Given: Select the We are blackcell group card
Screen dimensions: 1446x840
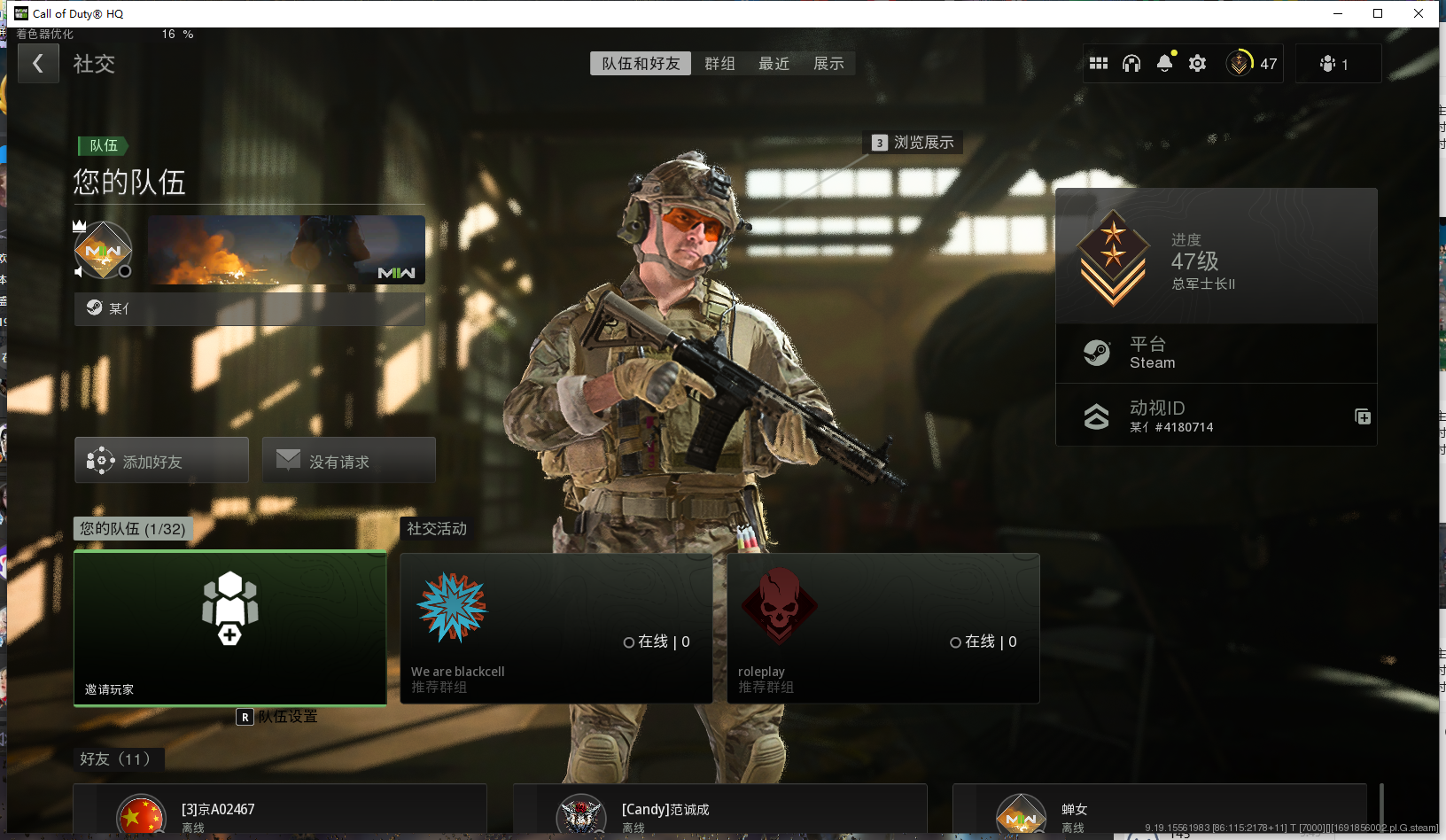Looking at the screenshot, I should click(x=556, y=628).
